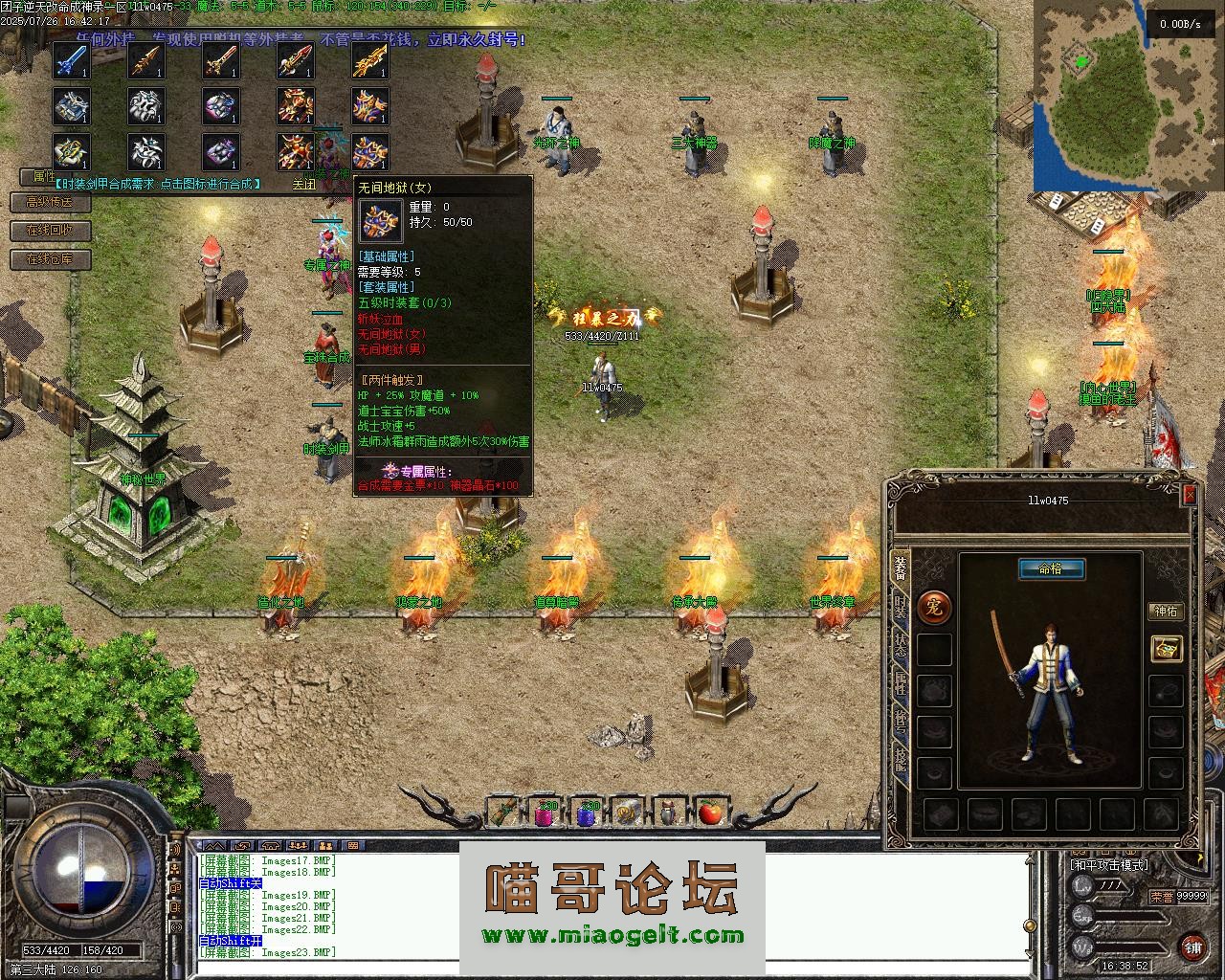Click the 关闭 link in the synthesis panel
This screenshot has height=980, width=1225.
click(304, 184)
